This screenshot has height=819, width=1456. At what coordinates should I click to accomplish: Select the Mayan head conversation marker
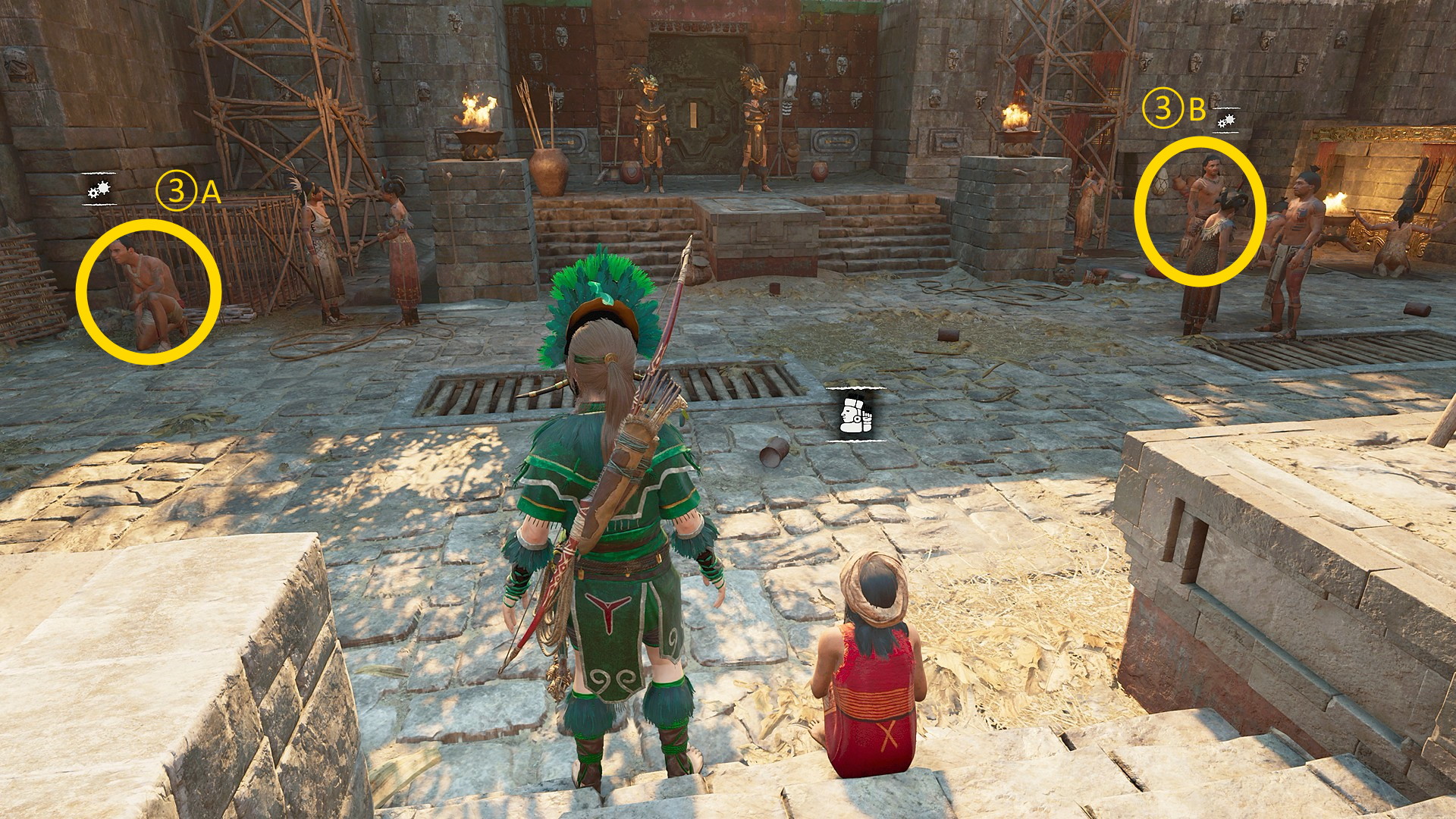(x=855, y=413)
